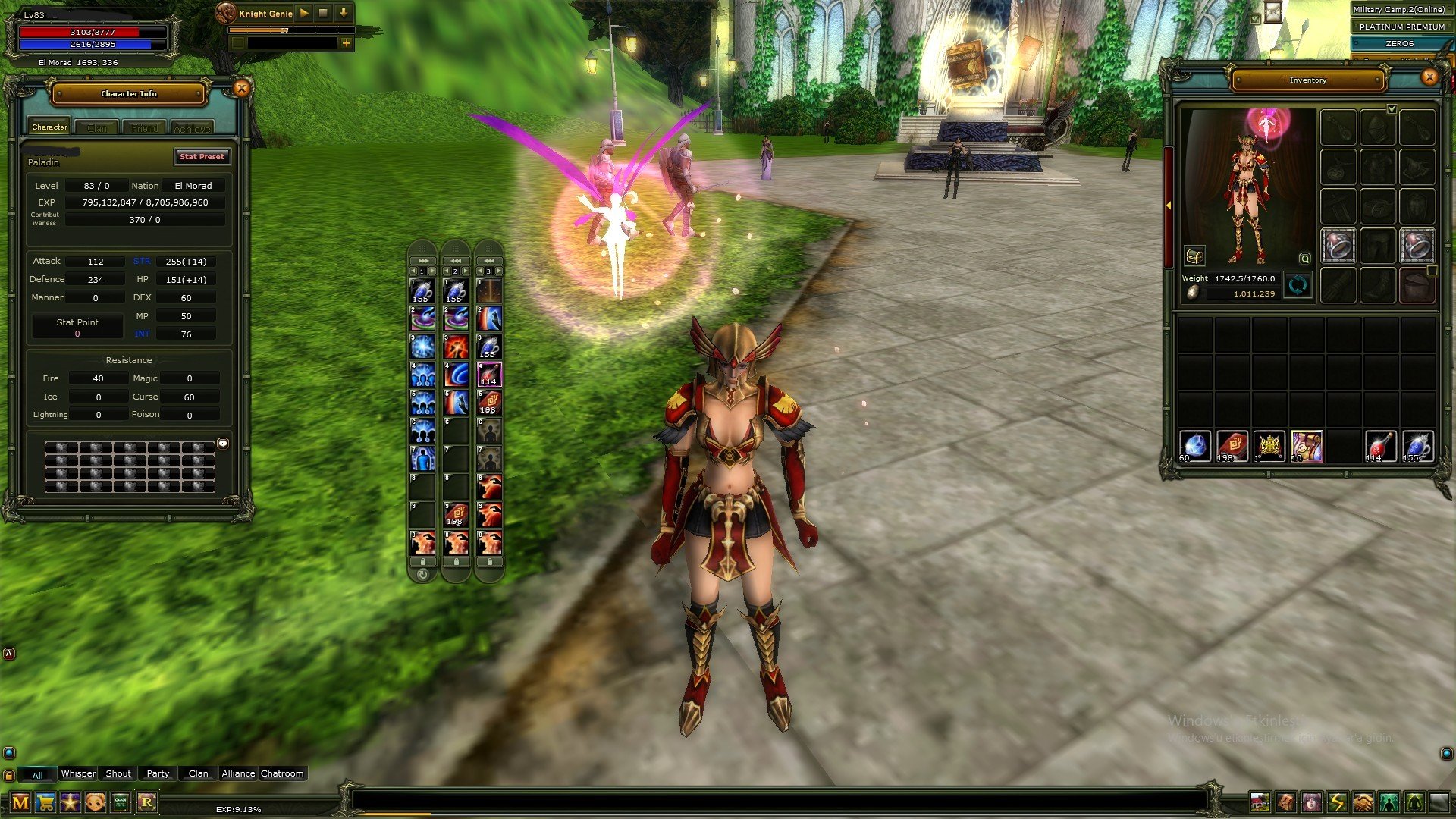This screenshot has height=819, width=1456.
Task: Switch to the Achieve tab
Action: pos(192,128)
